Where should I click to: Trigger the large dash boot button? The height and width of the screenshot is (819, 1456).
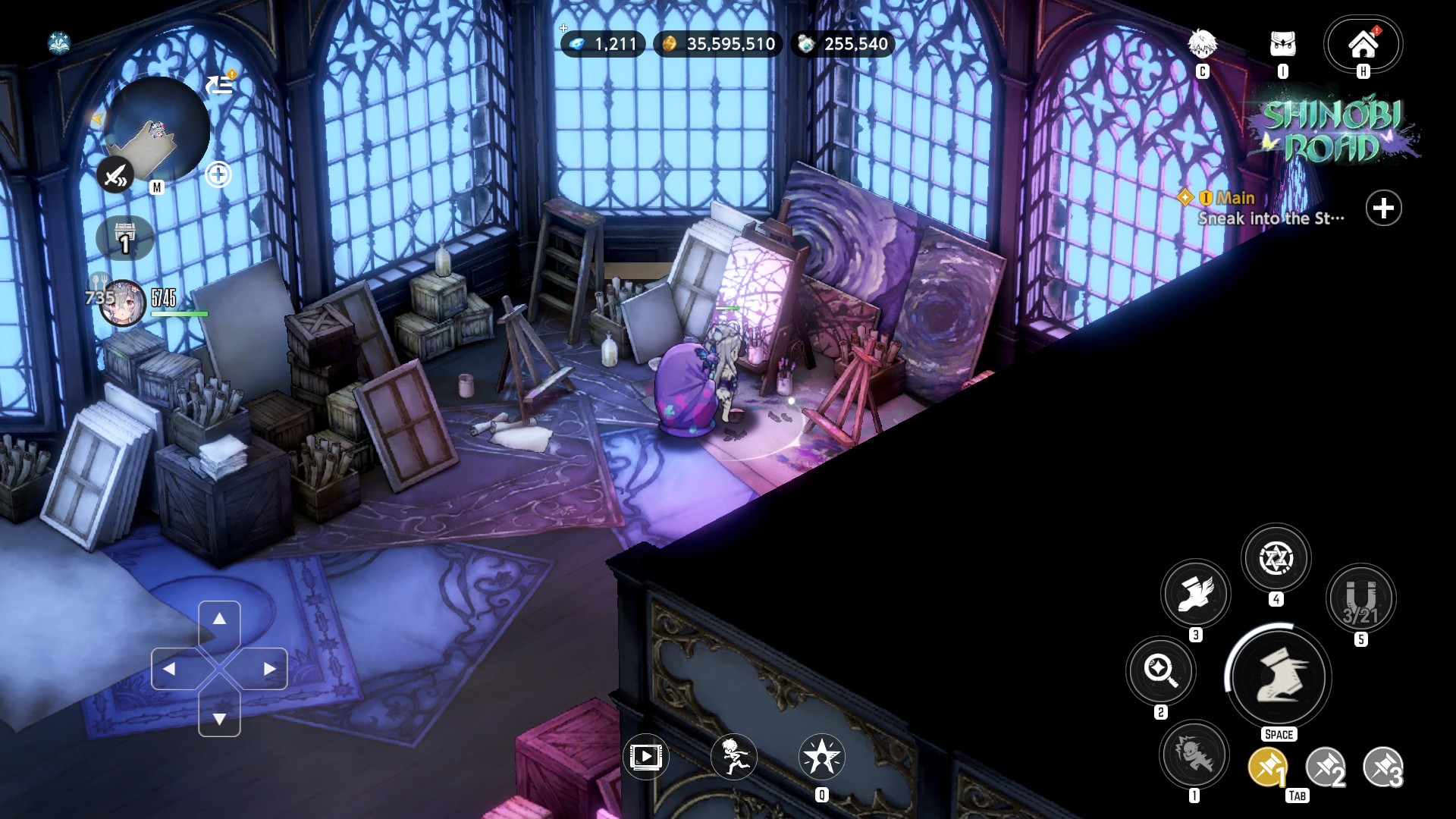[1278, 676]
